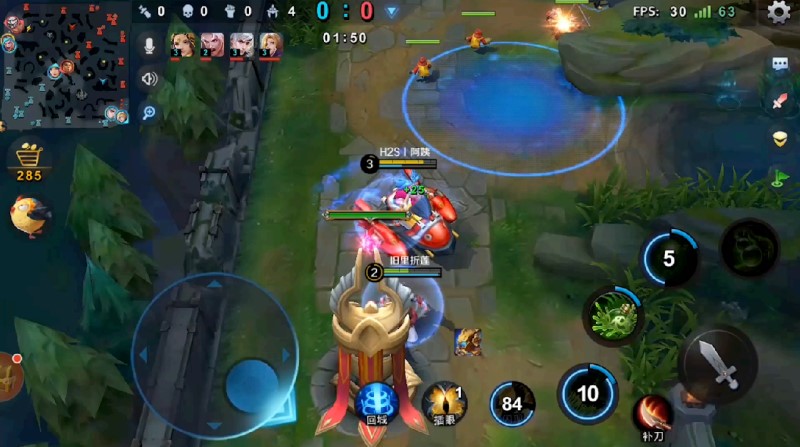Image resolution: width=800 pixels, height=447 pixels.
Task: Expand the scoreboard dropdown arrow
Action: point(392,12)
